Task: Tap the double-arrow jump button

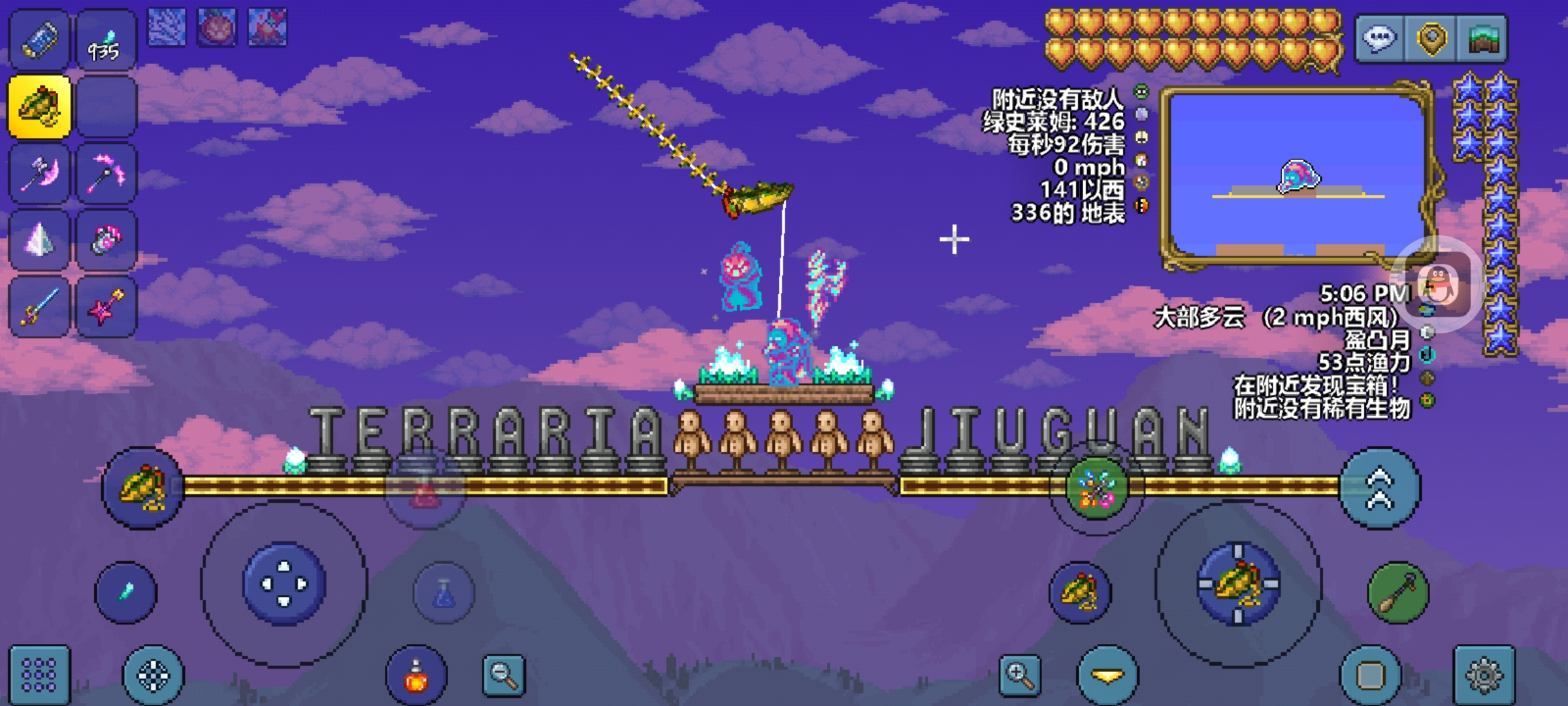Action: click(x=1379, y=488)
